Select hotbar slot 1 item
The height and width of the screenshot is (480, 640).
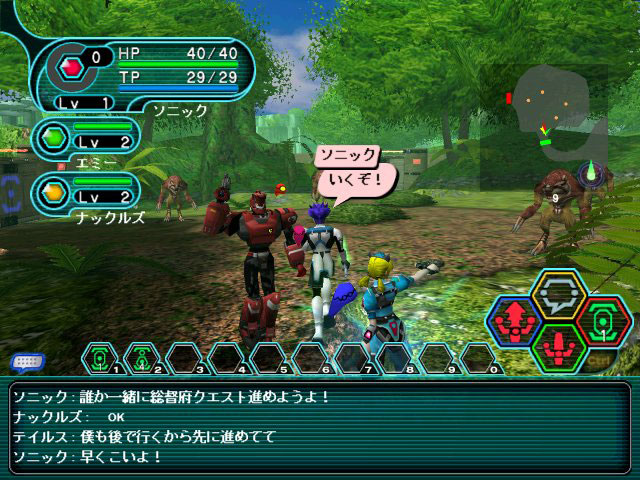99,357
